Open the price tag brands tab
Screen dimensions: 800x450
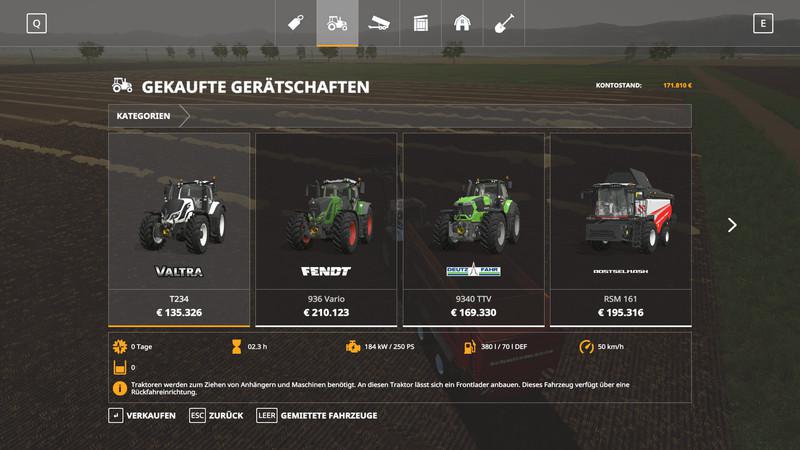pyautogui.click(x=296, y=23)
